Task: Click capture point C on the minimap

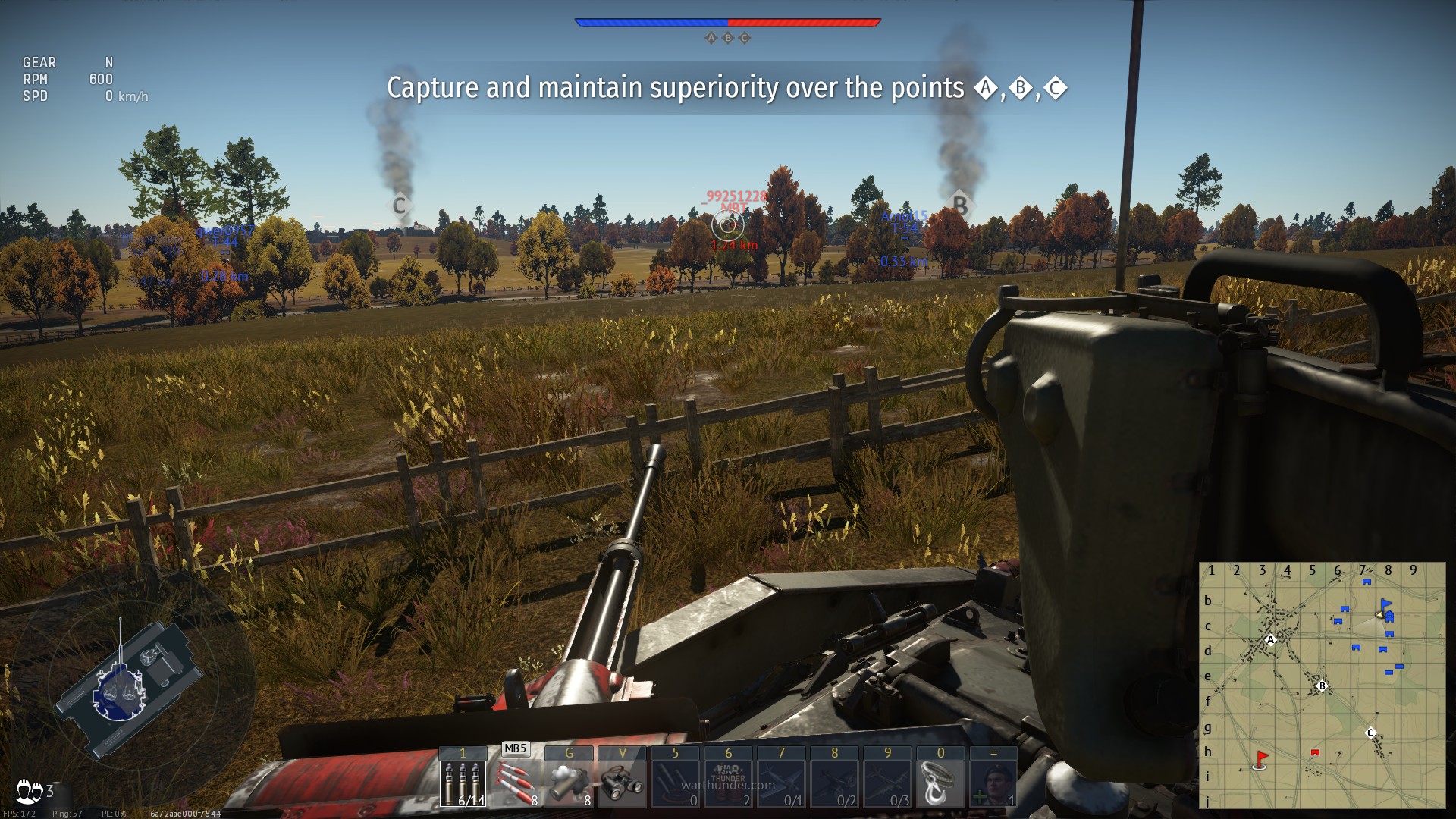Action: 1370,733
